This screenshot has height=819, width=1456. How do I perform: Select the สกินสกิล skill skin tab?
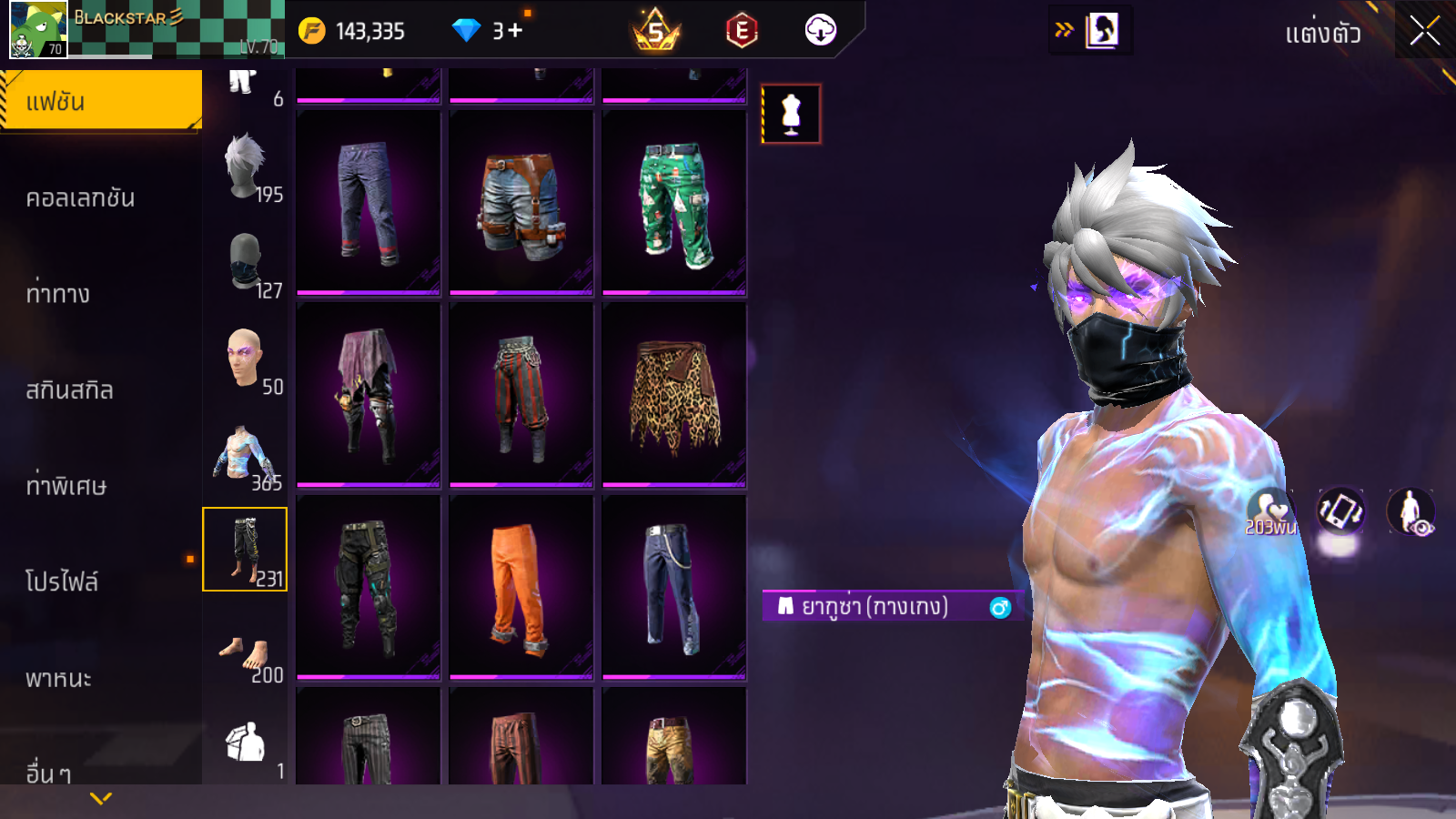click(70, 390)
